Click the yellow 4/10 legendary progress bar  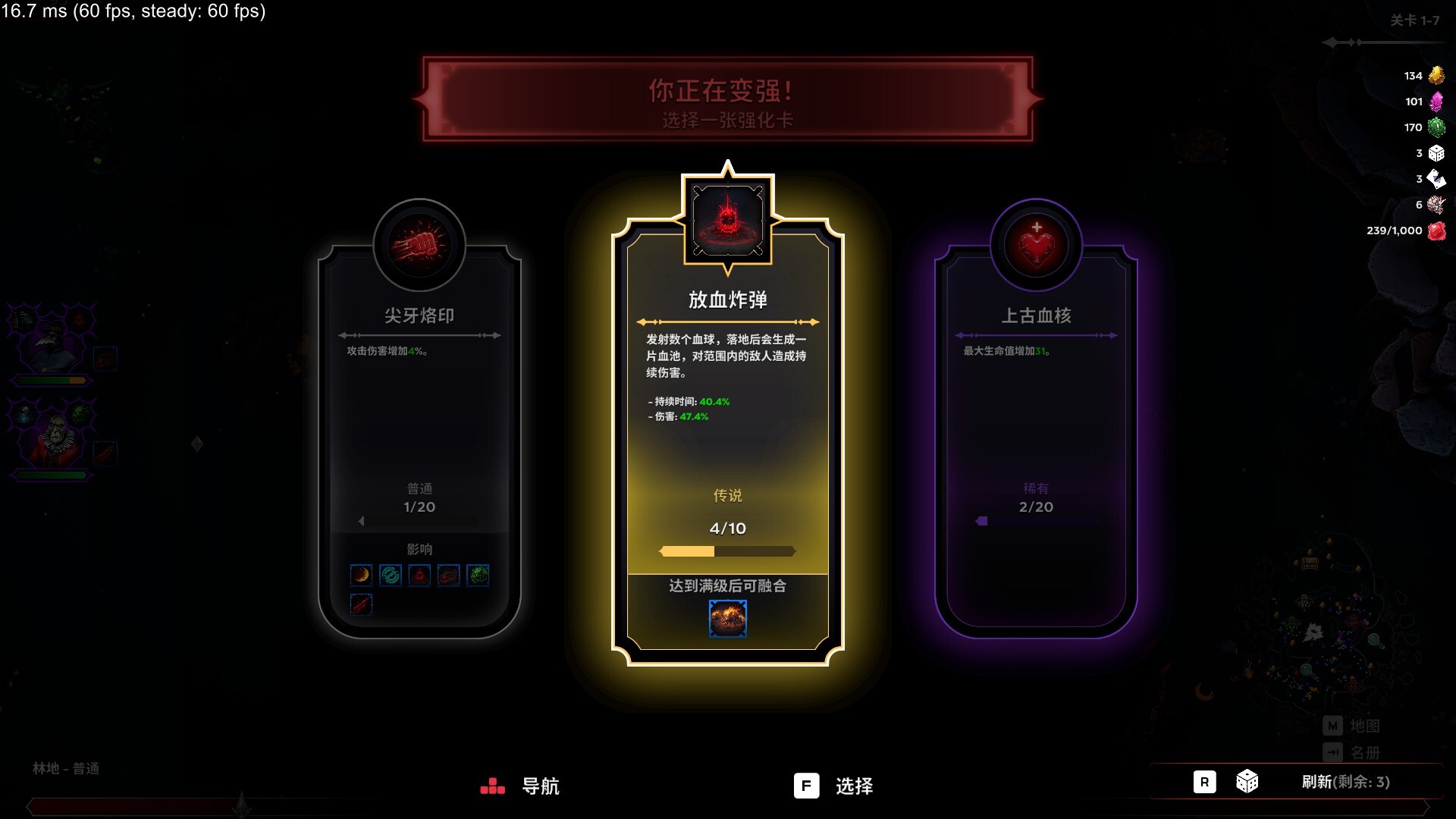click(x=727, y=552)
